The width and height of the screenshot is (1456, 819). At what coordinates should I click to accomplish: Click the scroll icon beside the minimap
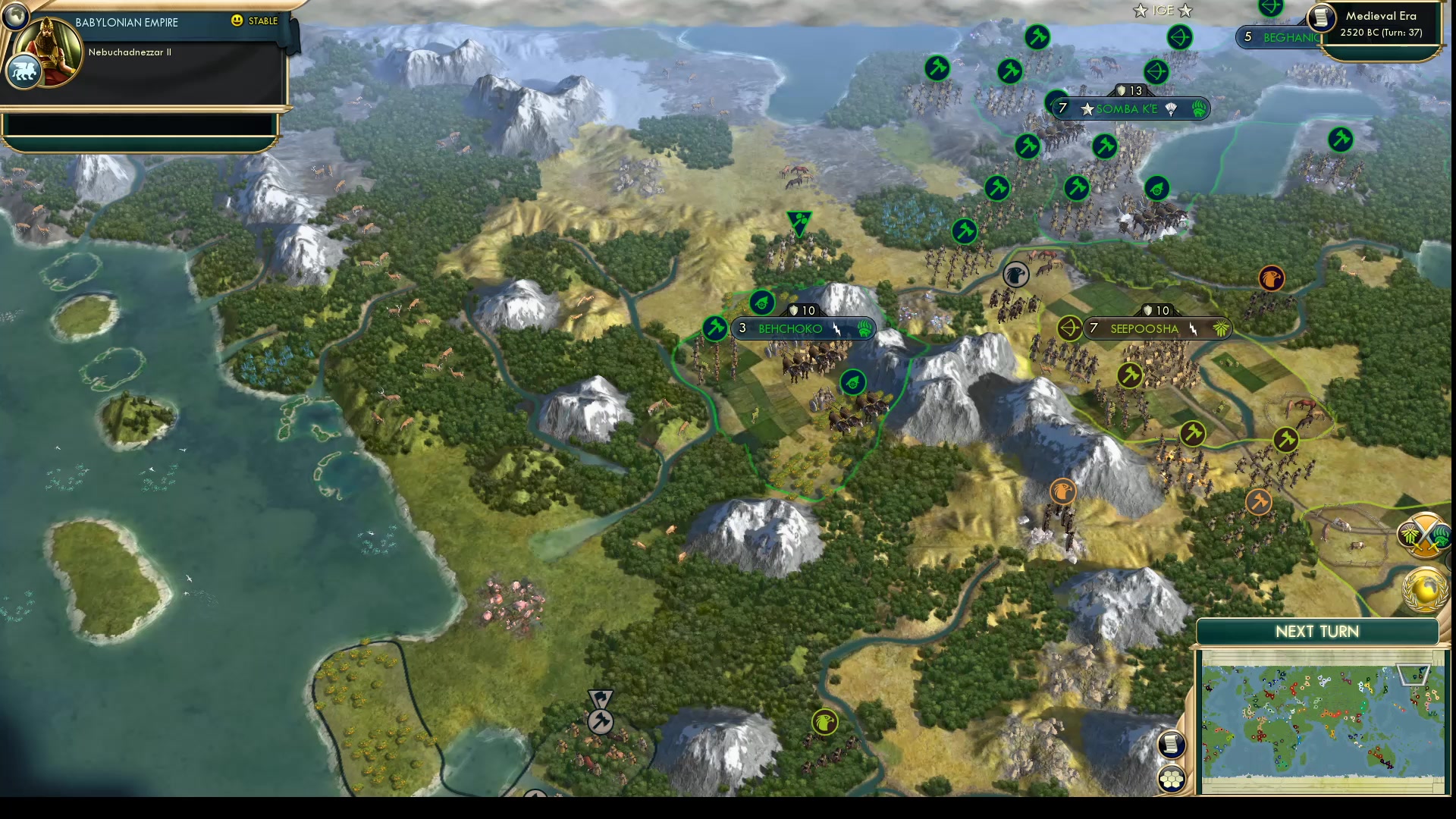click(1172, 744)
